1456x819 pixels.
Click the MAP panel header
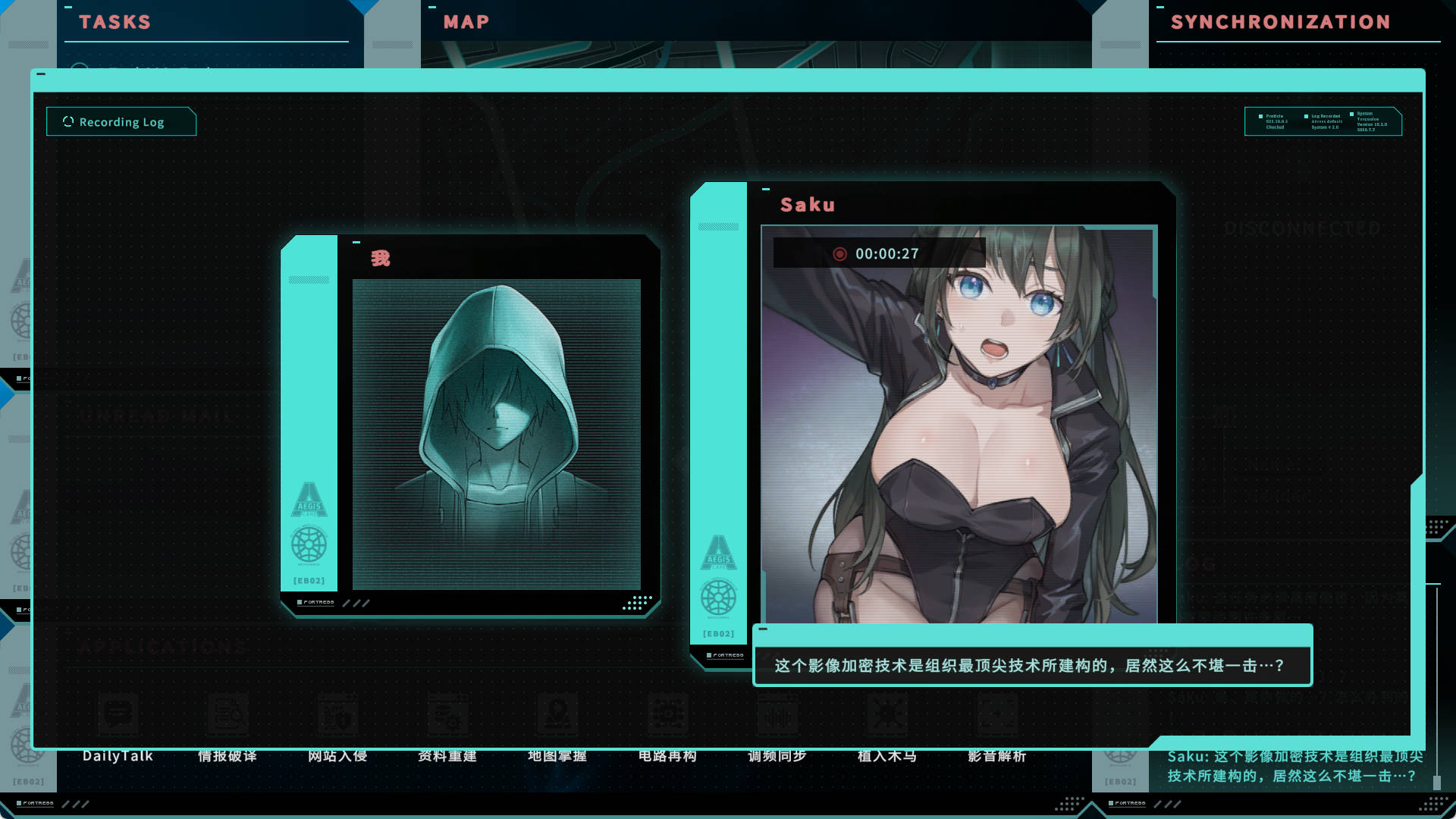(466, 22)
